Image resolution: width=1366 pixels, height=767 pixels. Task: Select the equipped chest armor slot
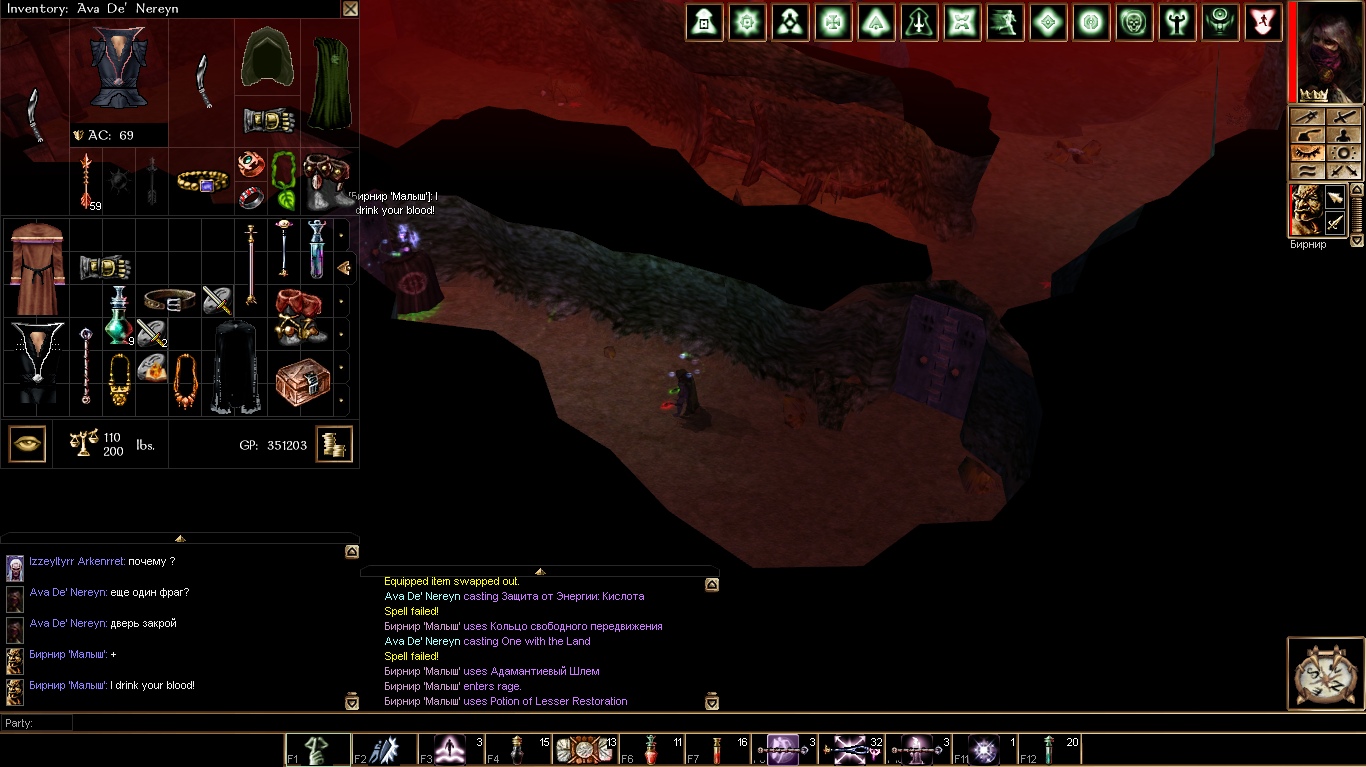coord(119,68)
